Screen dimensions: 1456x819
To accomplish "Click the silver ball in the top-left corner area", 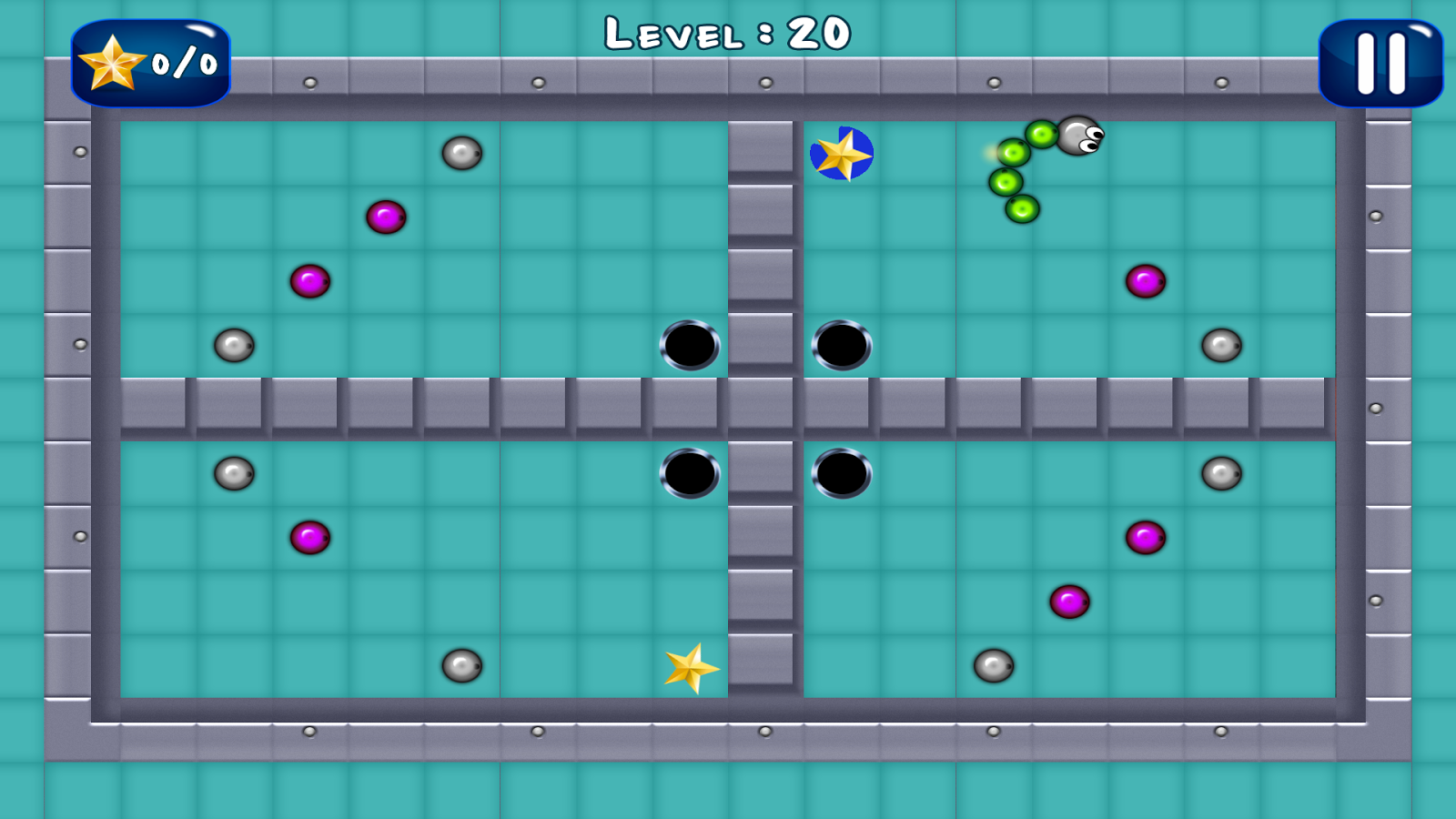I will click(x=462, y=155).
